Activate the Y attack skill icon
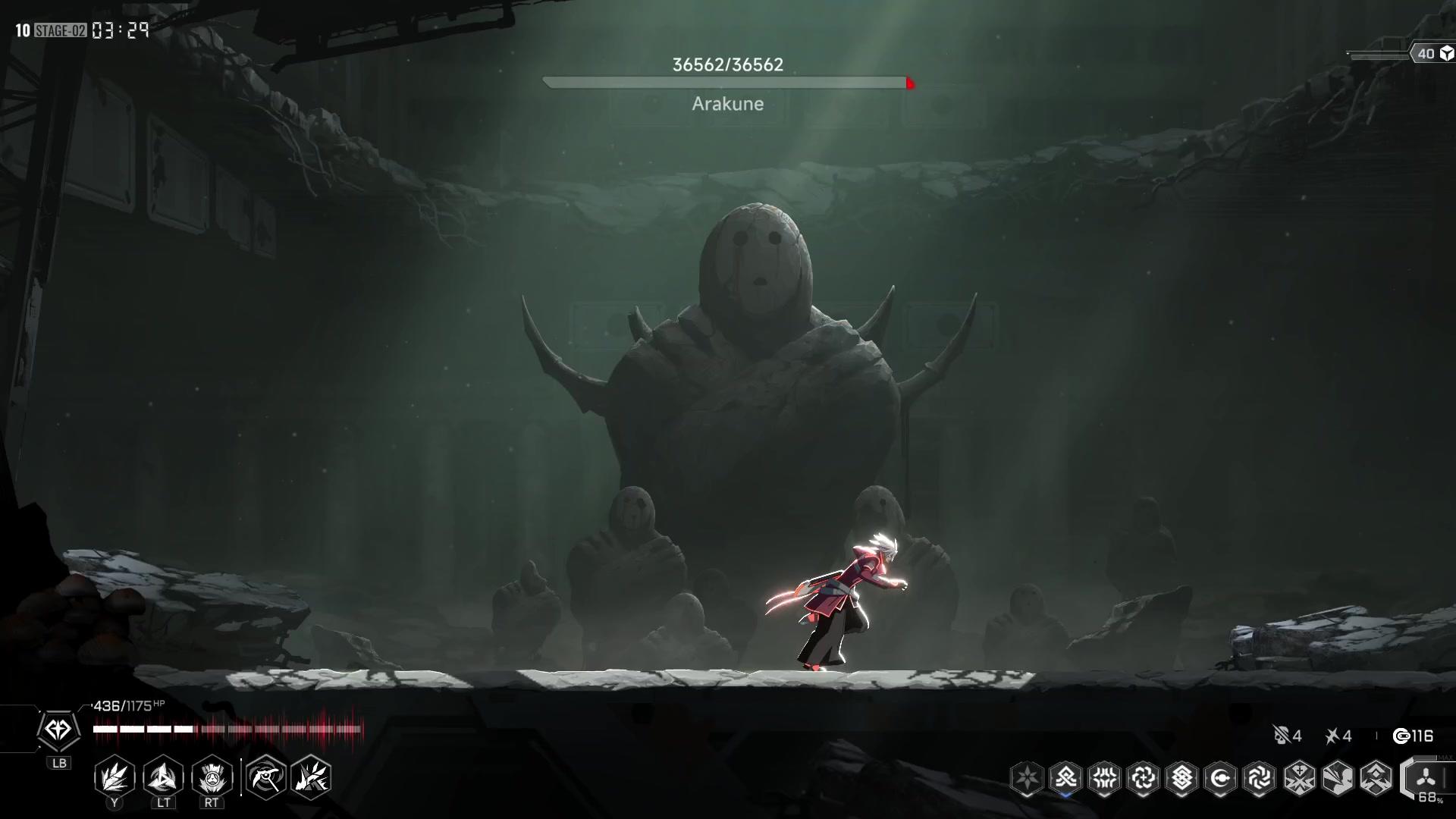1456x819 pixels. (x=115, y=777)
